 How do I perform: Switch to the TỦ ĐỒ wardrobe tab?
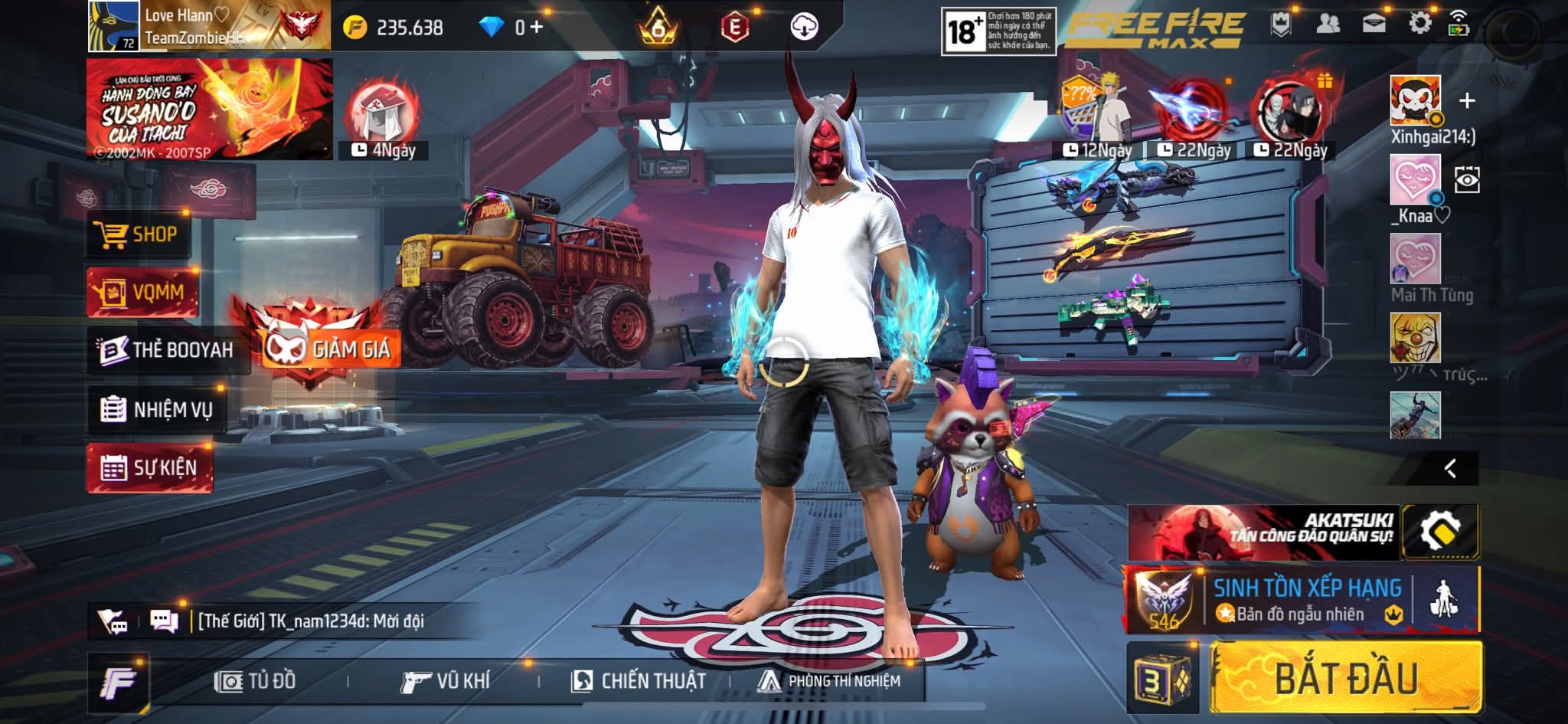256,681
